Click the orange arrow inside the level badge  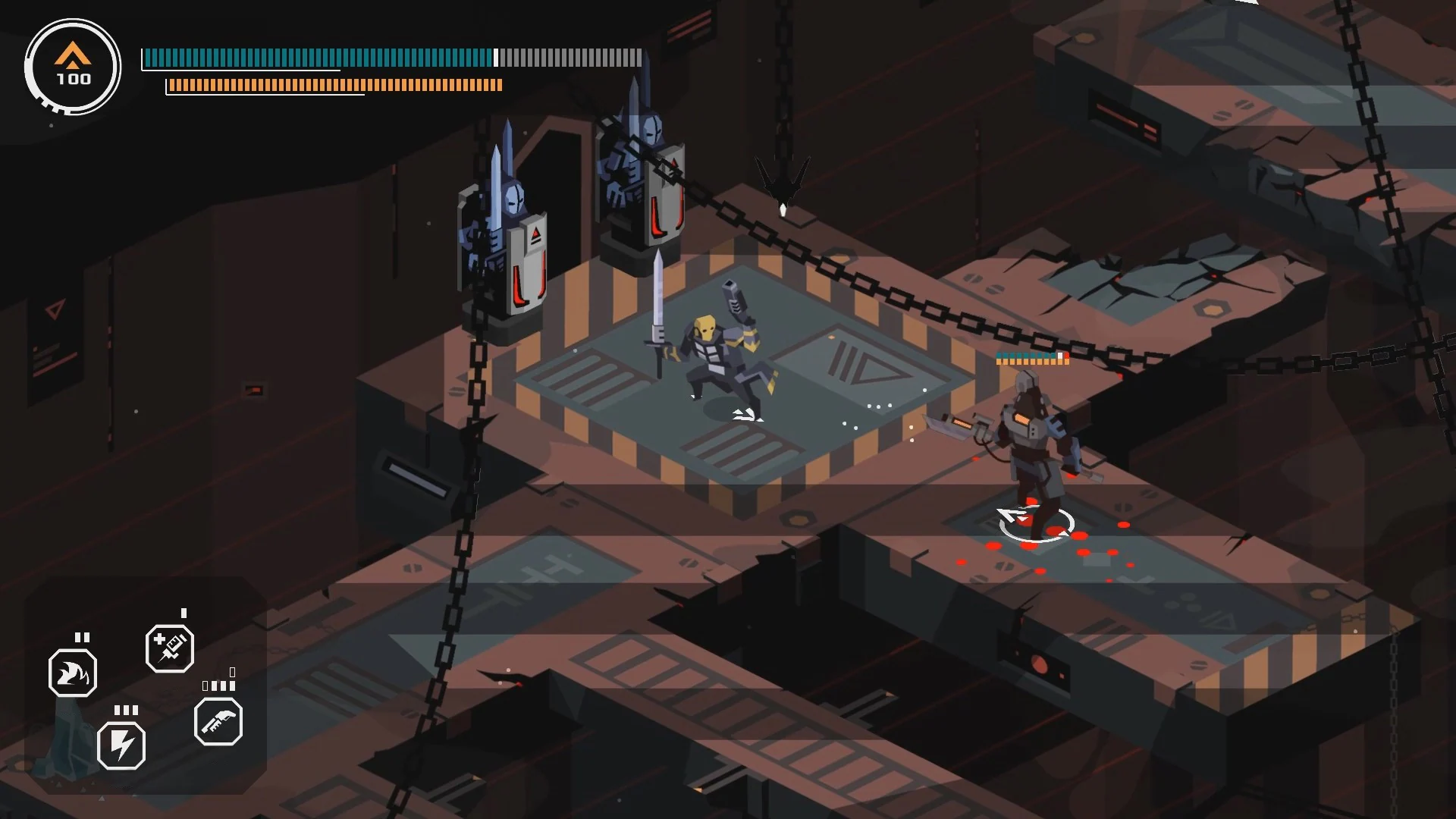[71, 55]
